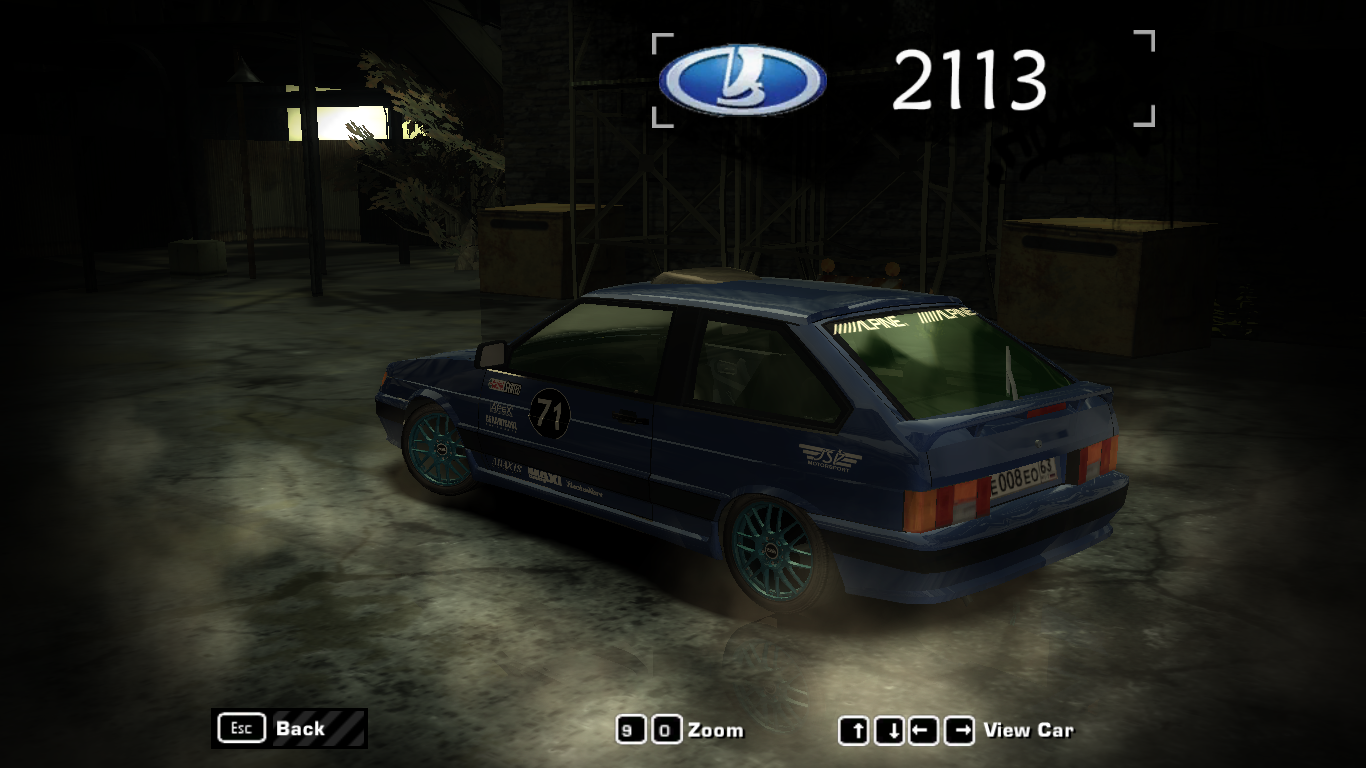The height and width of the screenshot is (768, 1366).
Task: Click the Esc key icon
Action: click(240, 728)
